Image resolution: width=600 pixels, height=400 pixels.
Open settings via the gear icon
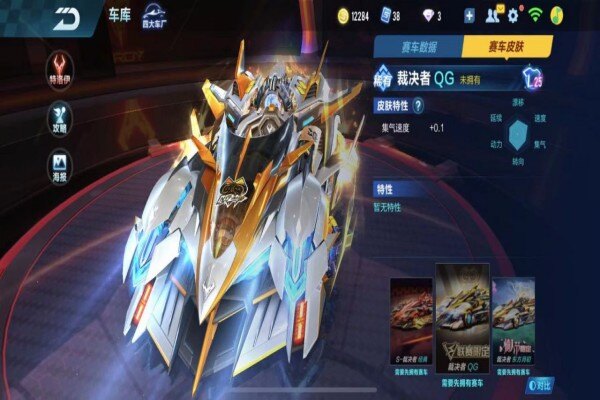[x=513, y=16]
